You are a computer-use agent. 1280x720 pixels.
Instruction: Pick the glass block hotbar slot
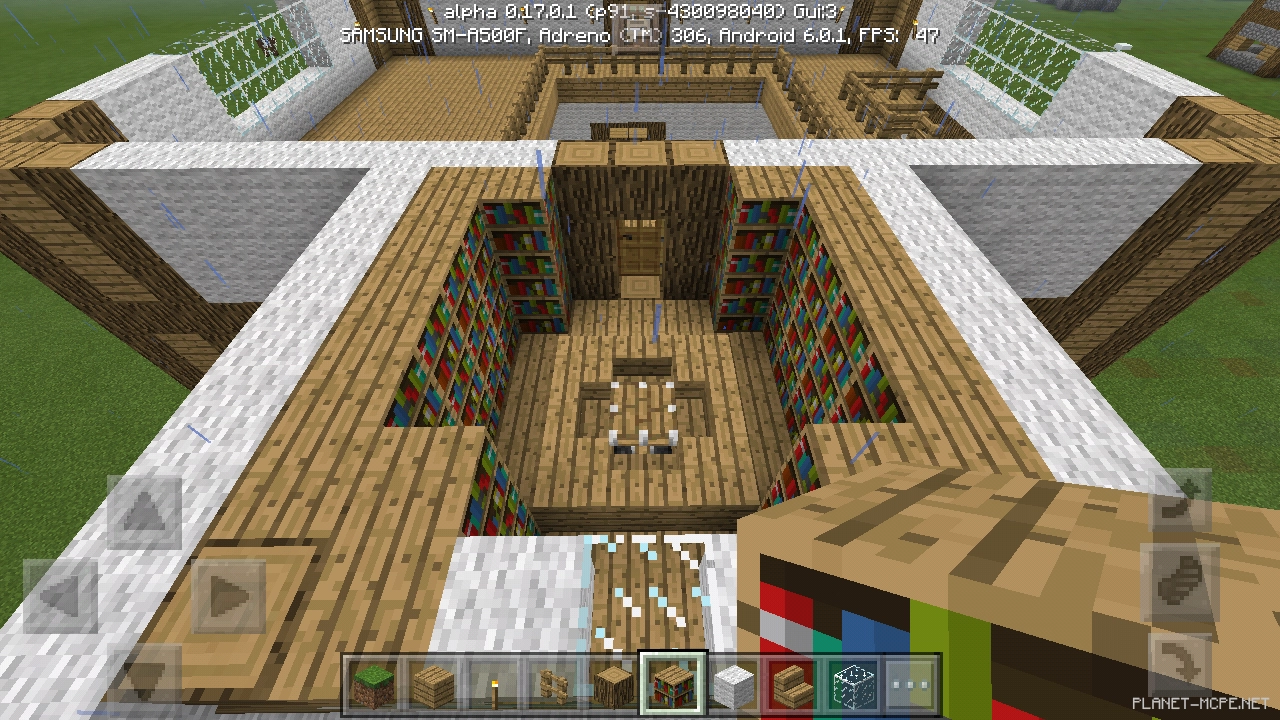coord(852,684)
